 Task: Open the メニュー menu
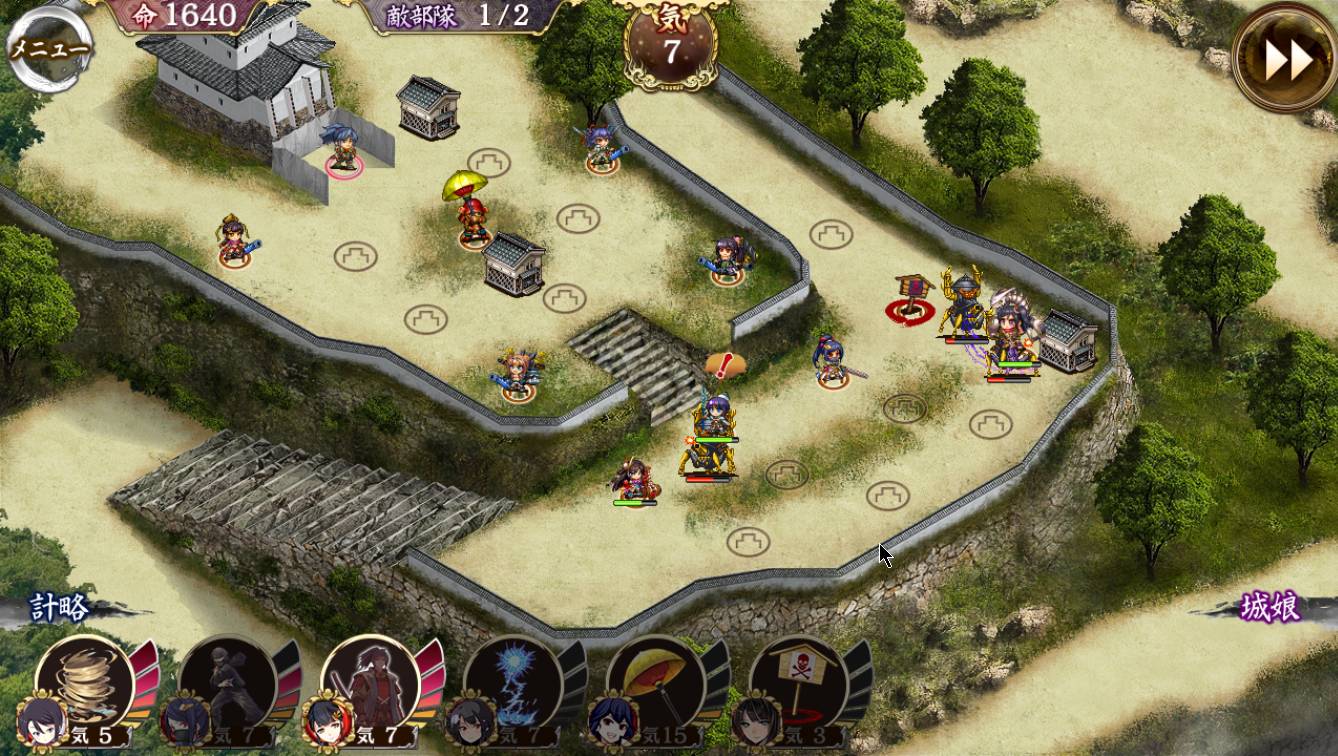pyautogui.click(x=48, y=48)
